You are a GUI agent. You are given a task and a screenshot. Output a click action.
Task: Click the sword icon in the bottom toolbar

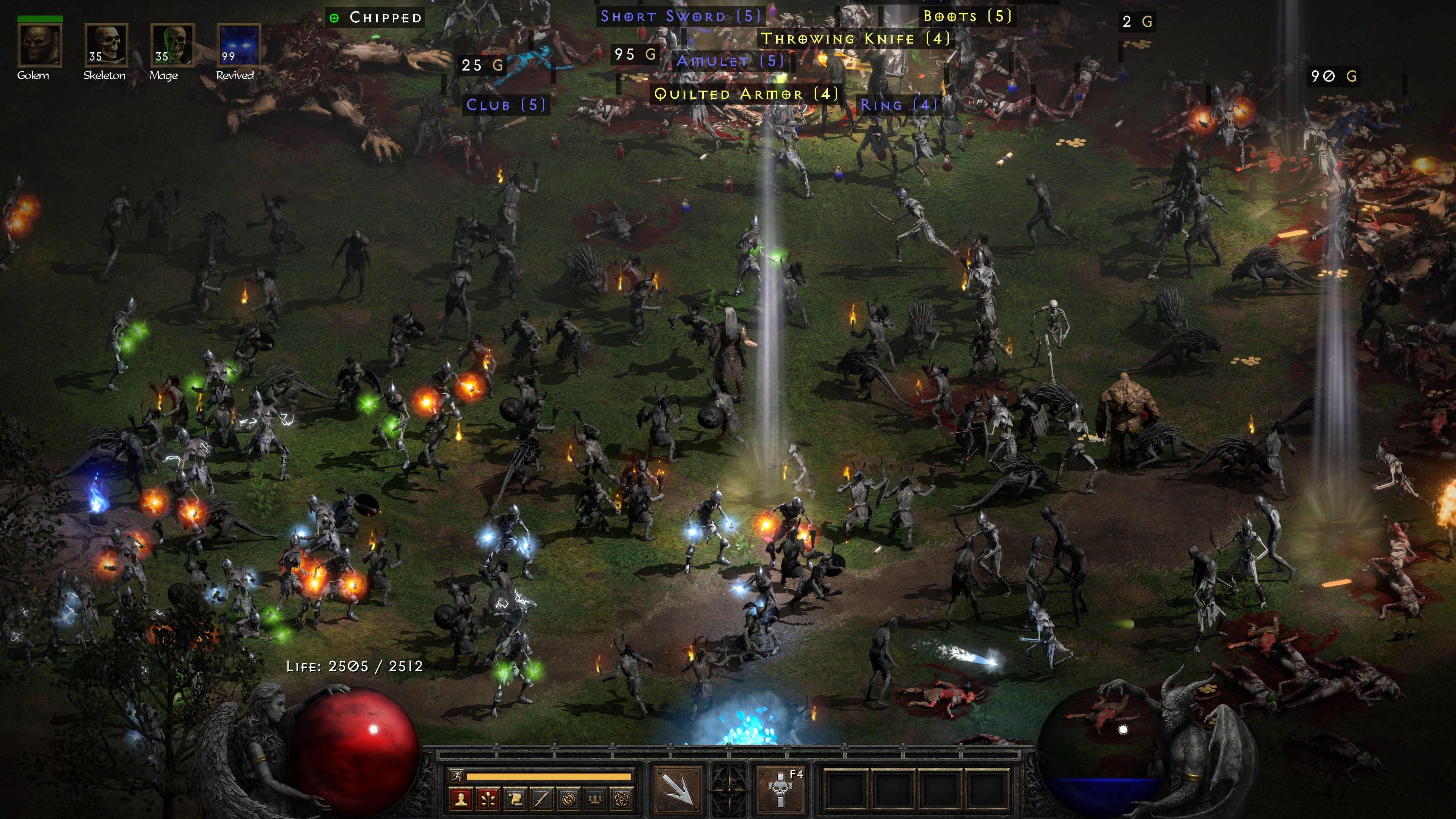tap(543, 800)
